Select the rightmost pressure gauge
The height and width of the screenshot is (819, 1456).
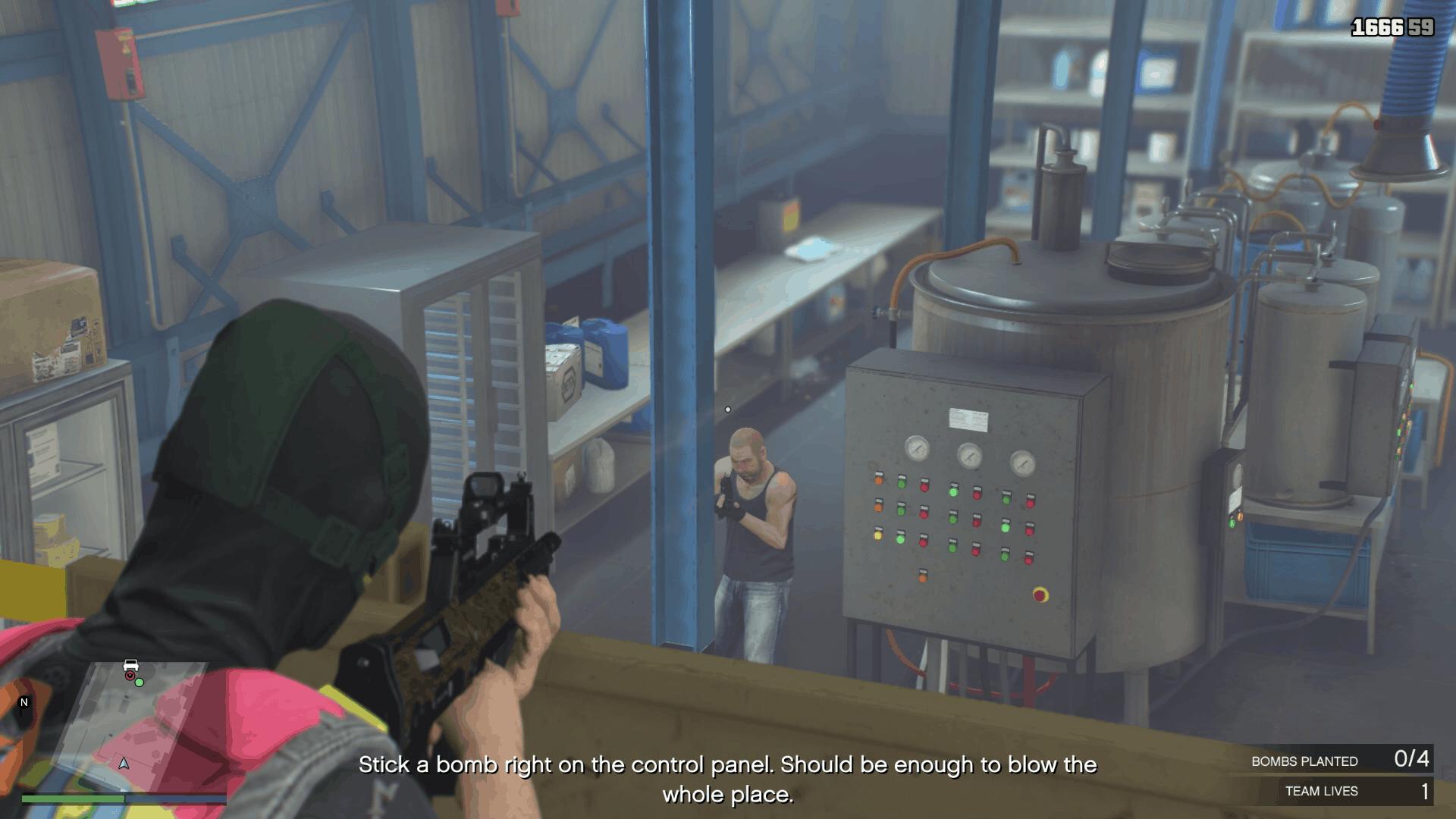(1023, 463)
